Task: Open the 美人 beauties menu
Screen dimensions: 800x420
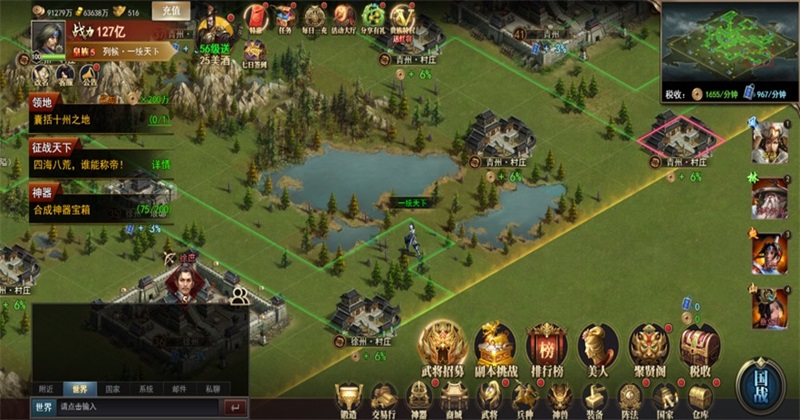Action: 598,346
